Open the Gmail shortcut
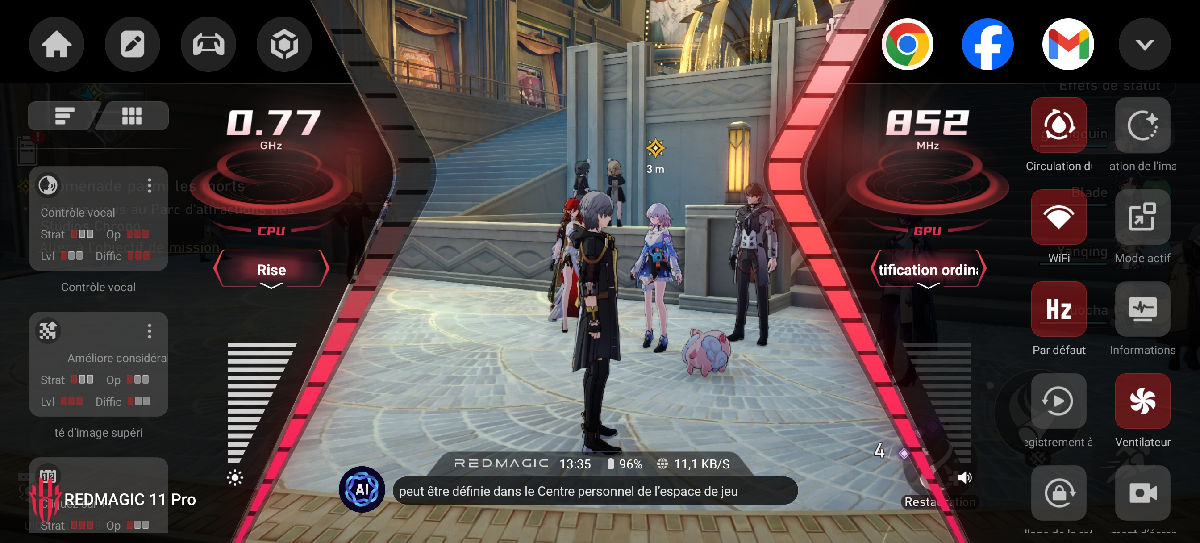Screen dimensions: 1200x543 1068,45
